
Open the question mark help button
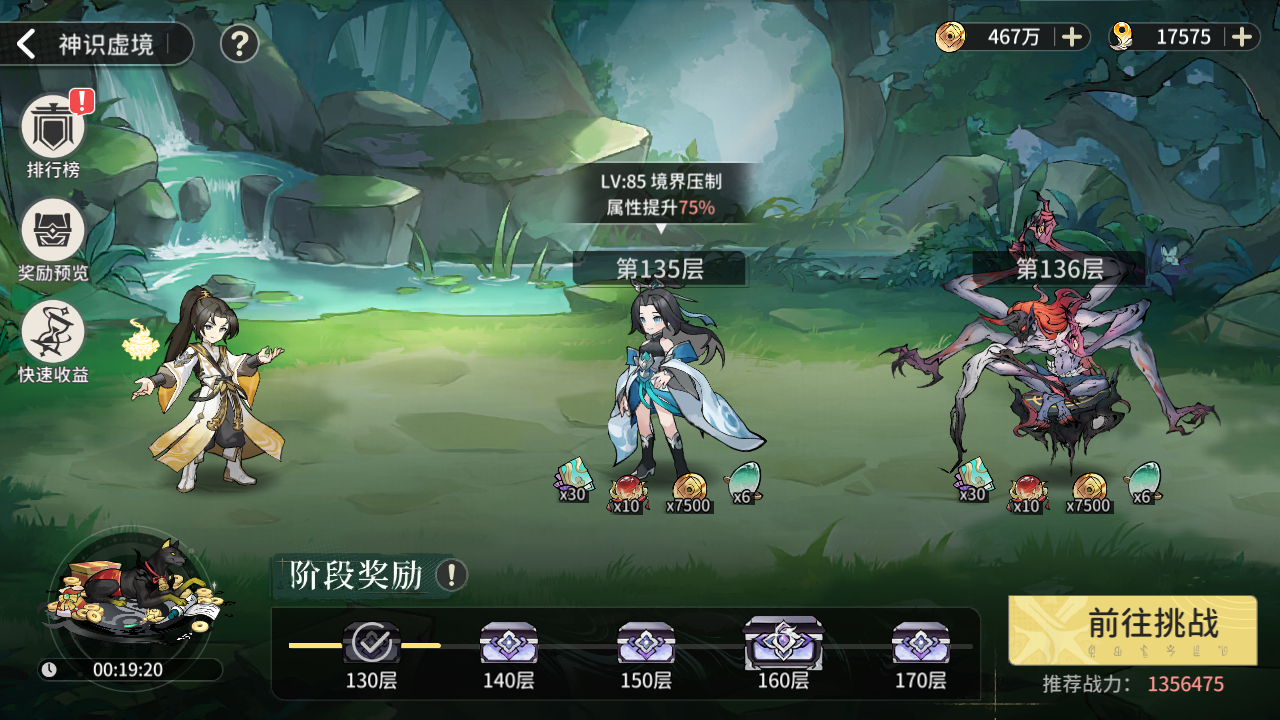pos(239,44)
